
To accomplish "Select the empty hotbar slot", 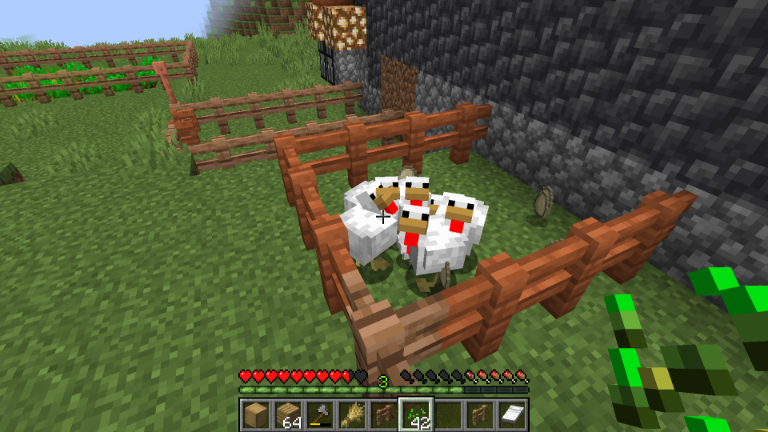I will click(x=447, y=414).
